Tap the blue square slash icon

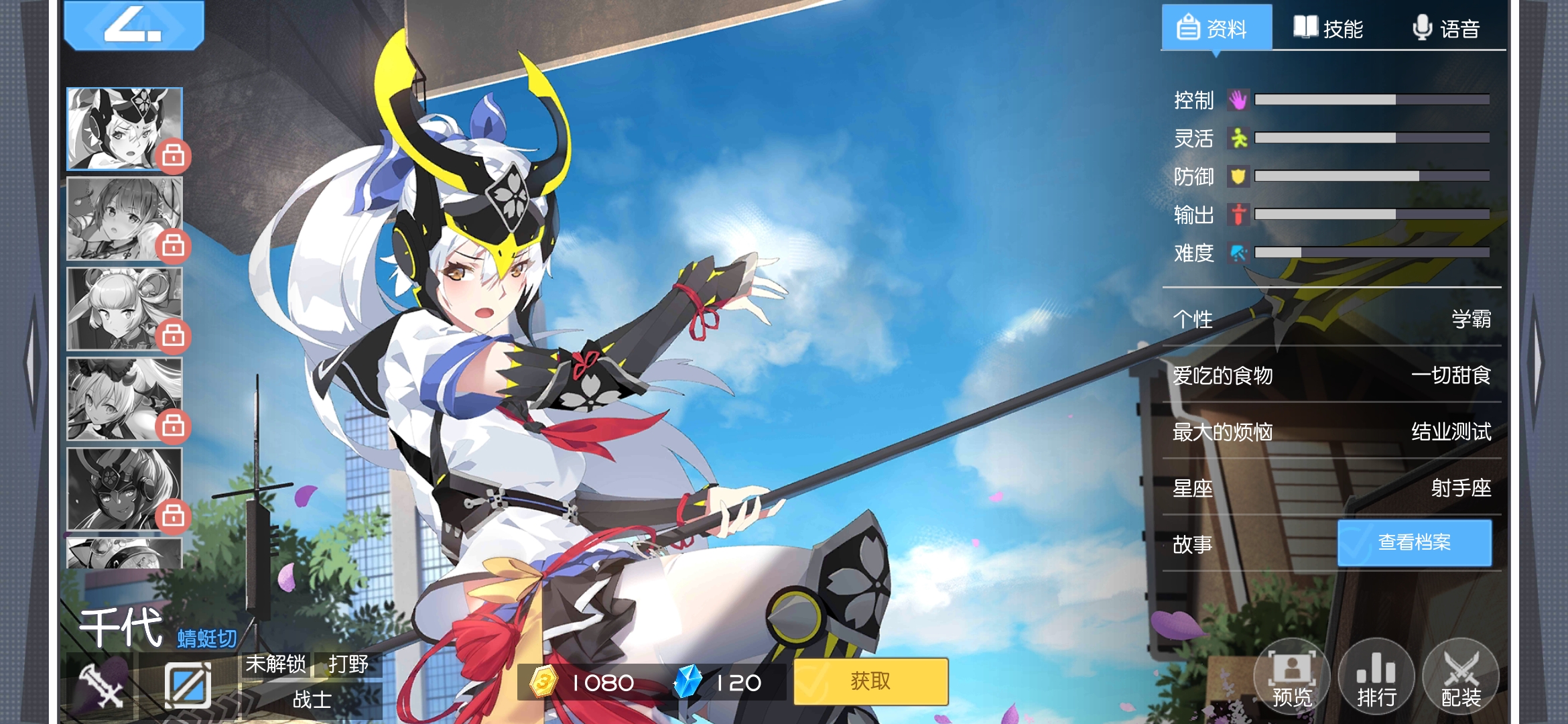point(188,685)
